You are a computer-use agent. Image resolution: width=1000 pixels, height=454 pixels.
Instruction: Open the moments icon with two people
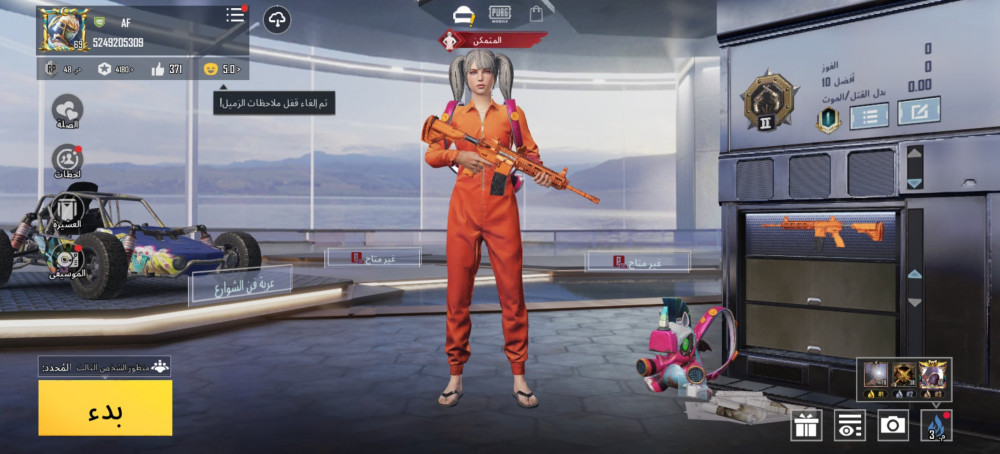[67, 160]
